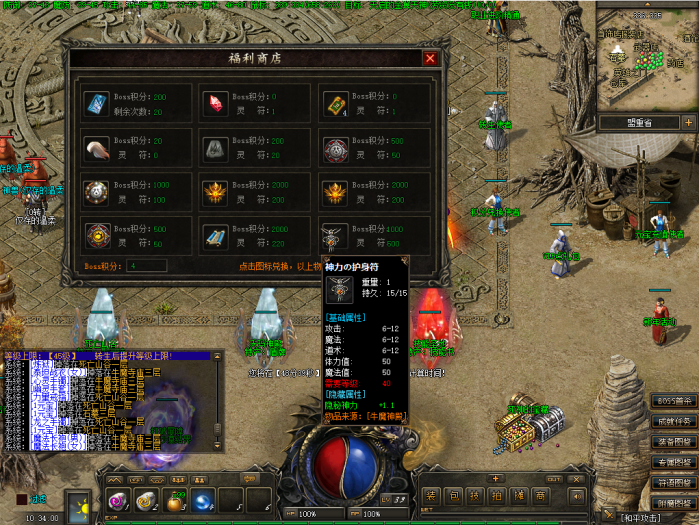Use the blue orb hotbar item

(203, 500)
